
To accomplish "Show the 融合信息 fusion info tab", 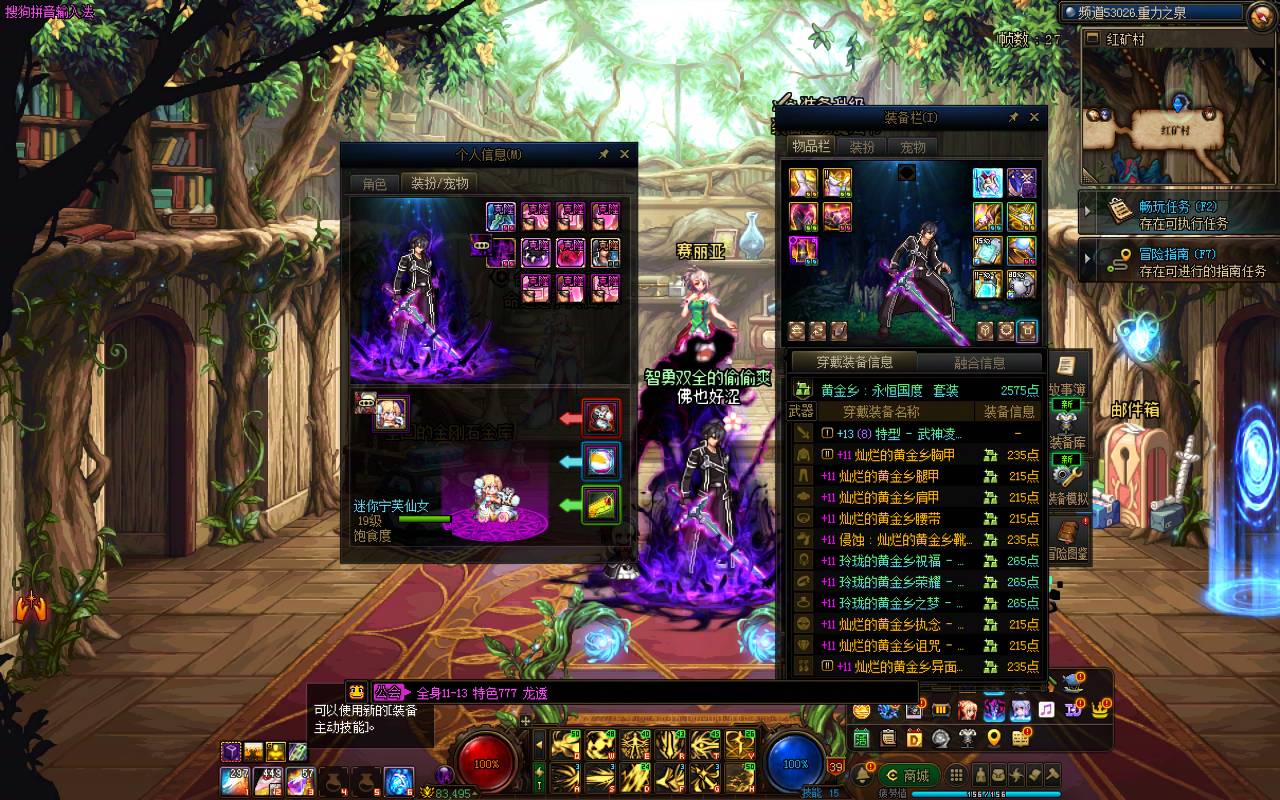I will coord(980,363).
